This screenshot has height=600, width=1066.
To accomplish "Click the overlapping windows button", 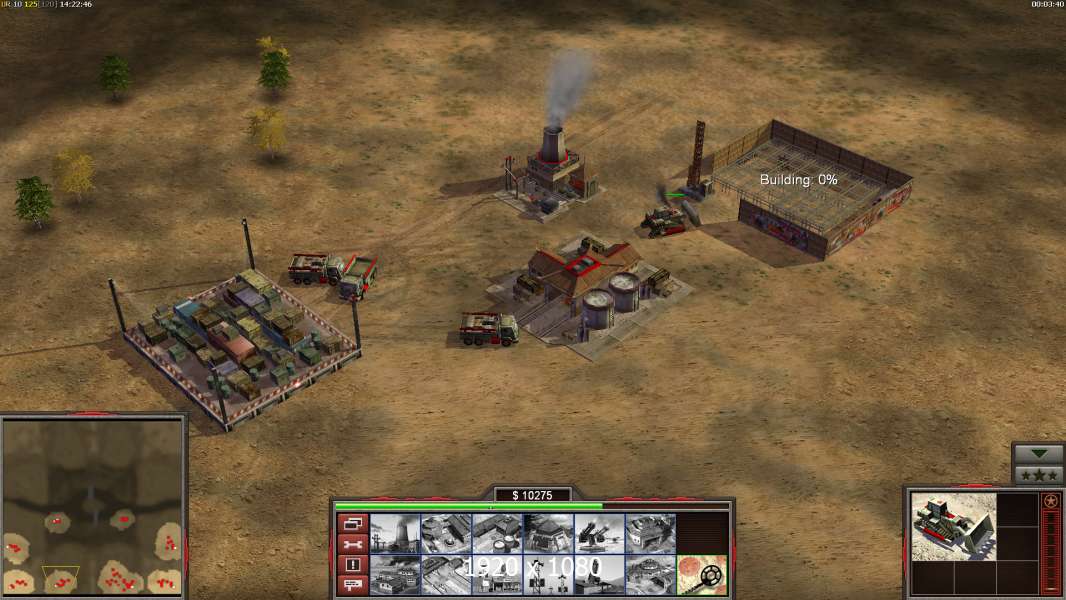I will click(x=352, y=523).
